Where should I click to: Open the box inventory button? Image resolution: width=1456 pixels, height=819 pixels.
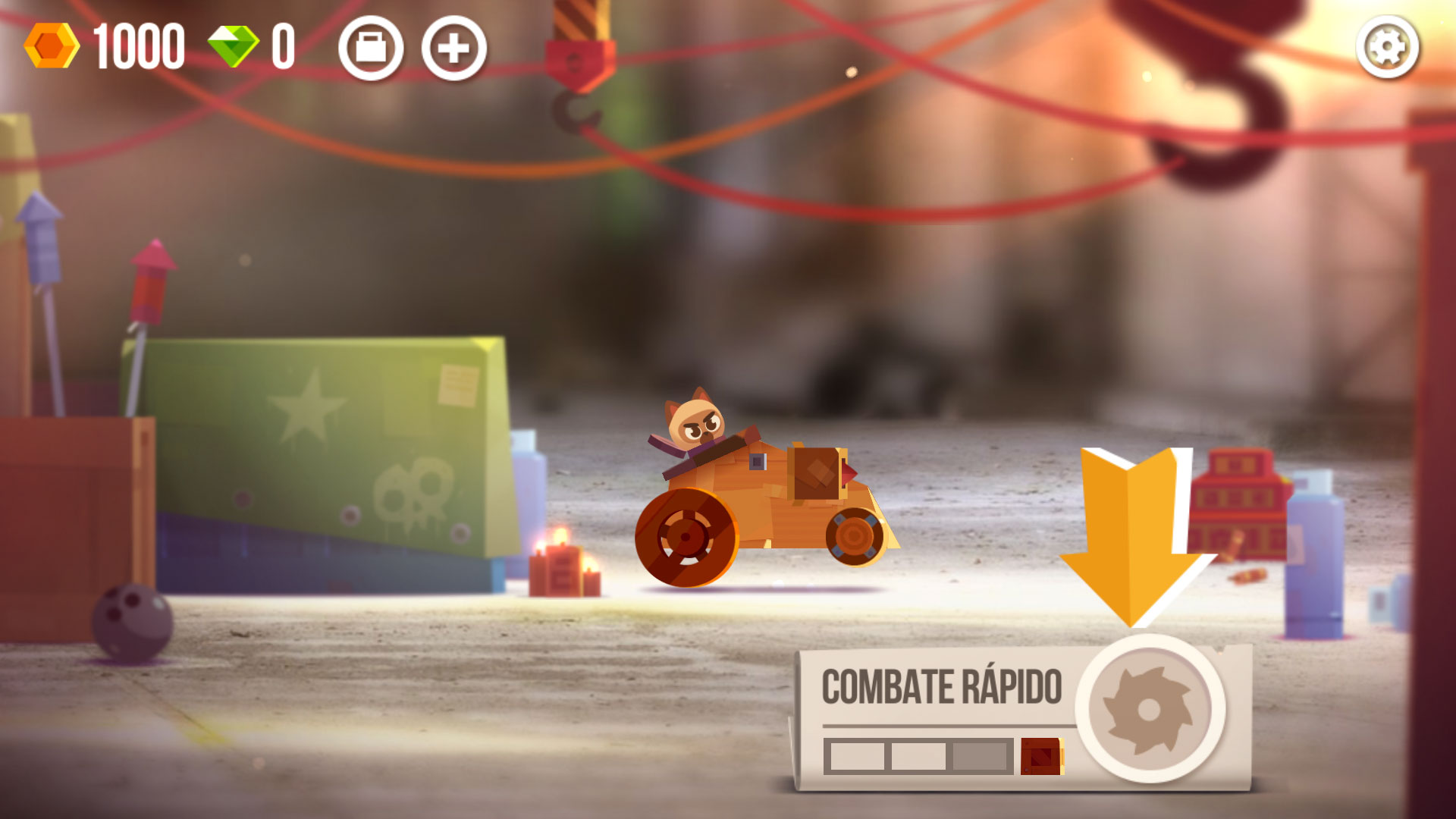pos(371,49)
